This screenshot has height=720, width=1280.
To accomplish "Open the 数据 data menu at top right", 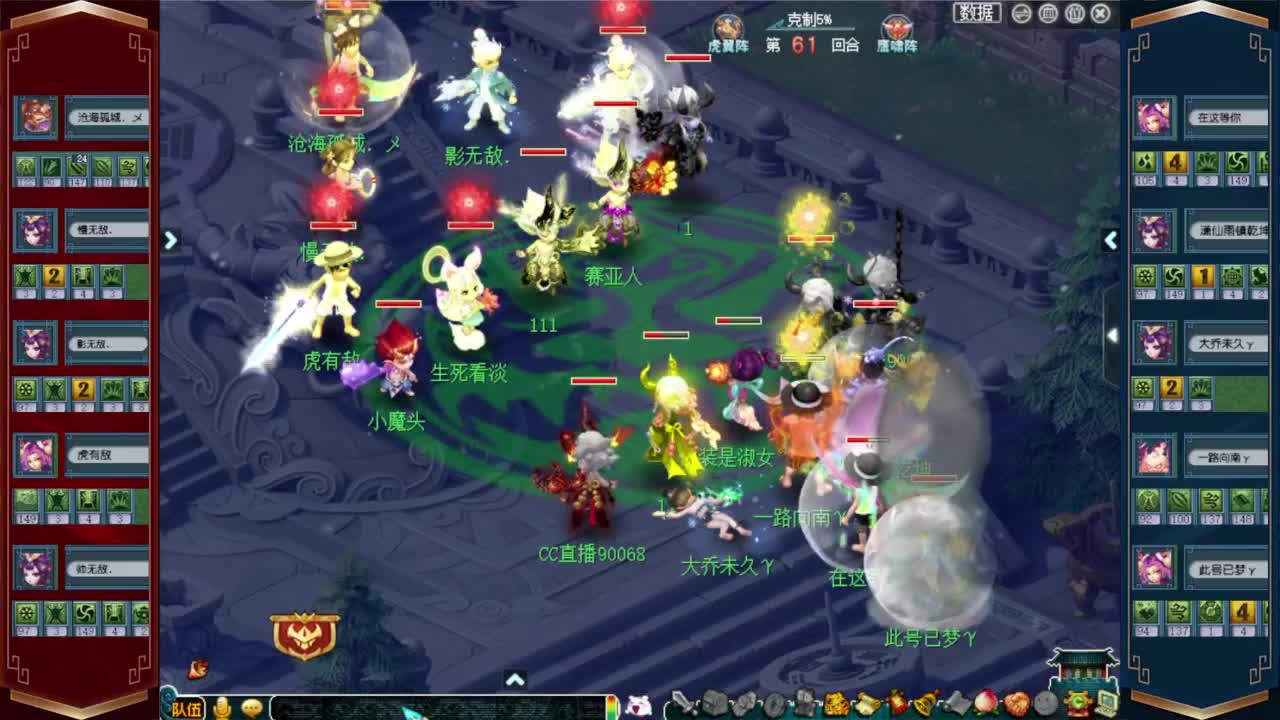I will click(975, 13).
